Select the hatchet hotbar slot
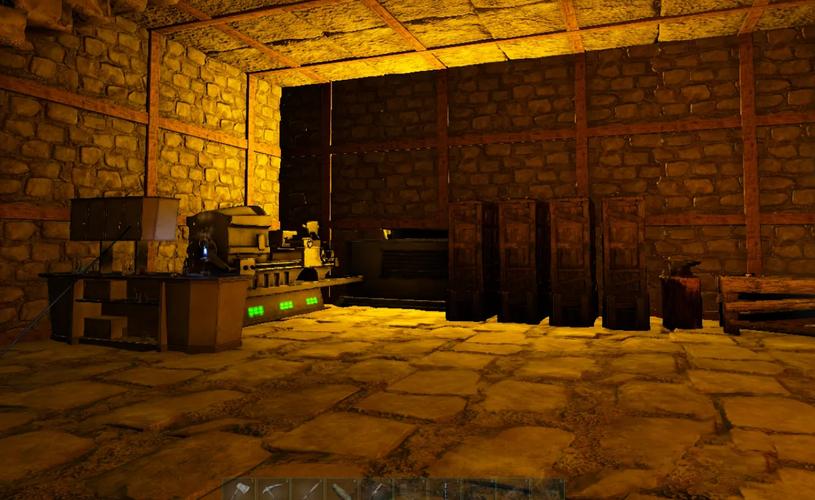 [x=241, y=490]
